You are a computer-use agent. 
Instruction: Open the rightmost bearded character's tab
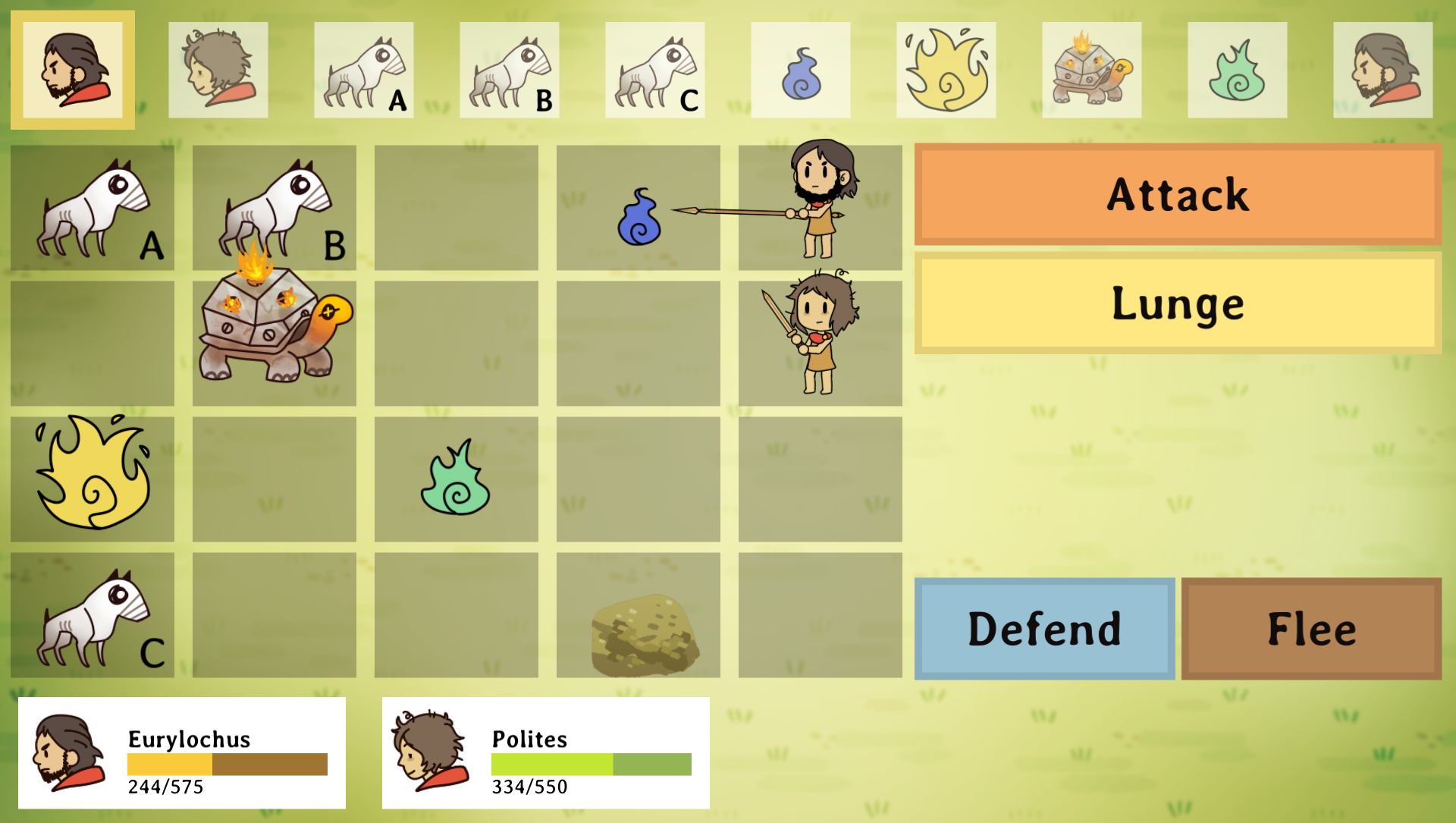[x=1383, y=70]
